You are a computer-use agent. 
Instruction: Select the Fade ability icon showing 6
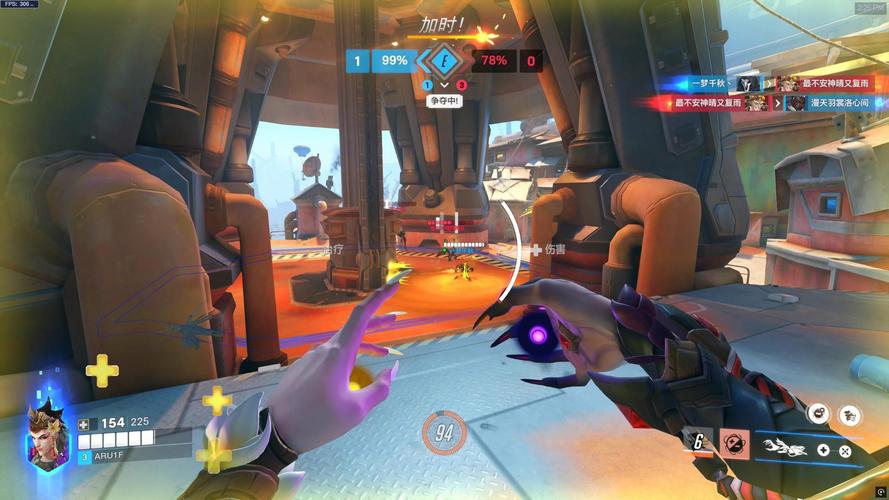point(696,440)
